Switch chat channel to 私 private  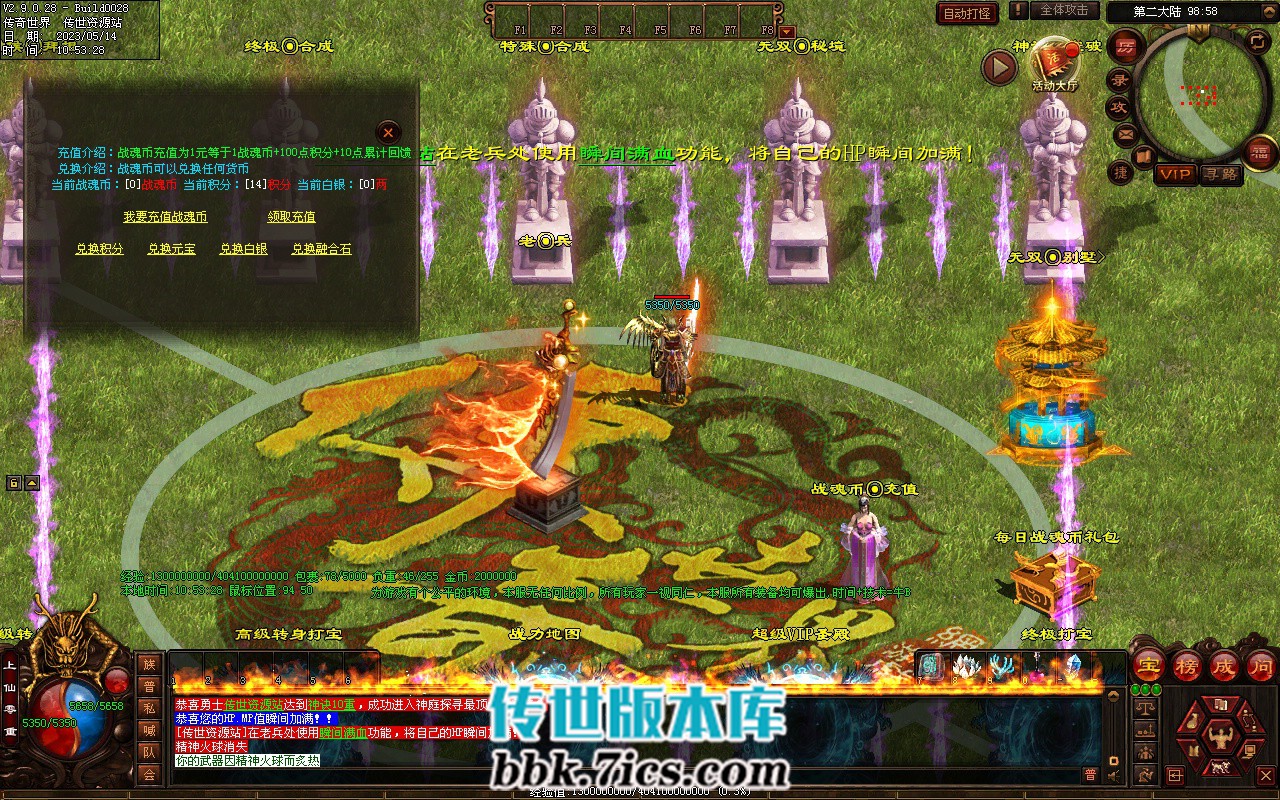[149, 708]
